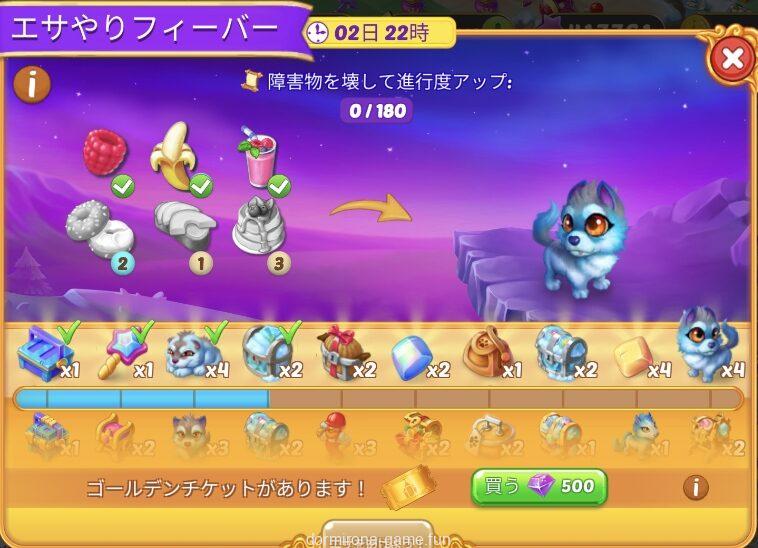Select the raspberry food item
This screenshot has width=758, height=548.
point(105,153)
